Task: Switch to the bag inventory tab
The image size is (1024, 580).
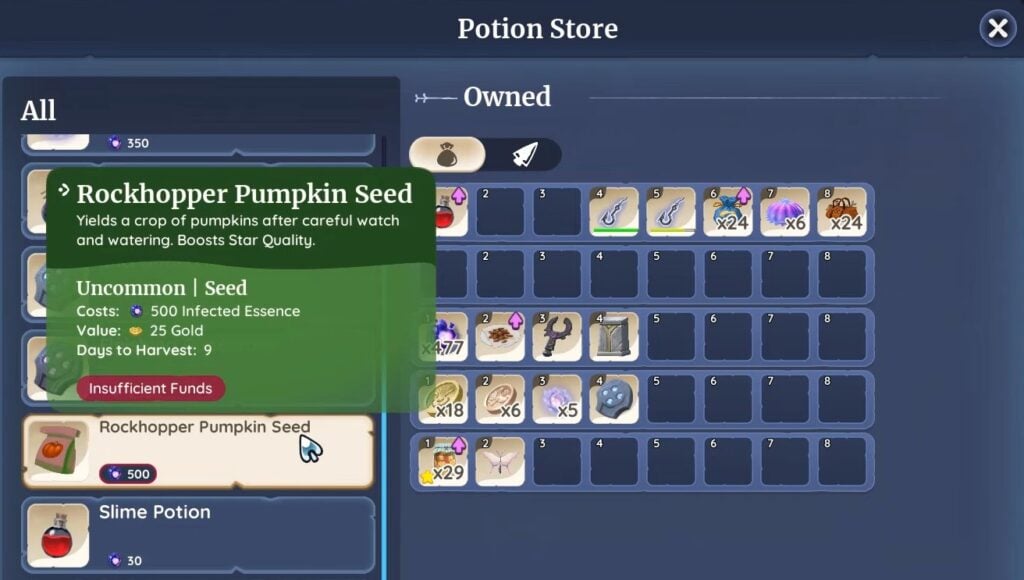Action: pyautogui.click(x=447, y=154)
